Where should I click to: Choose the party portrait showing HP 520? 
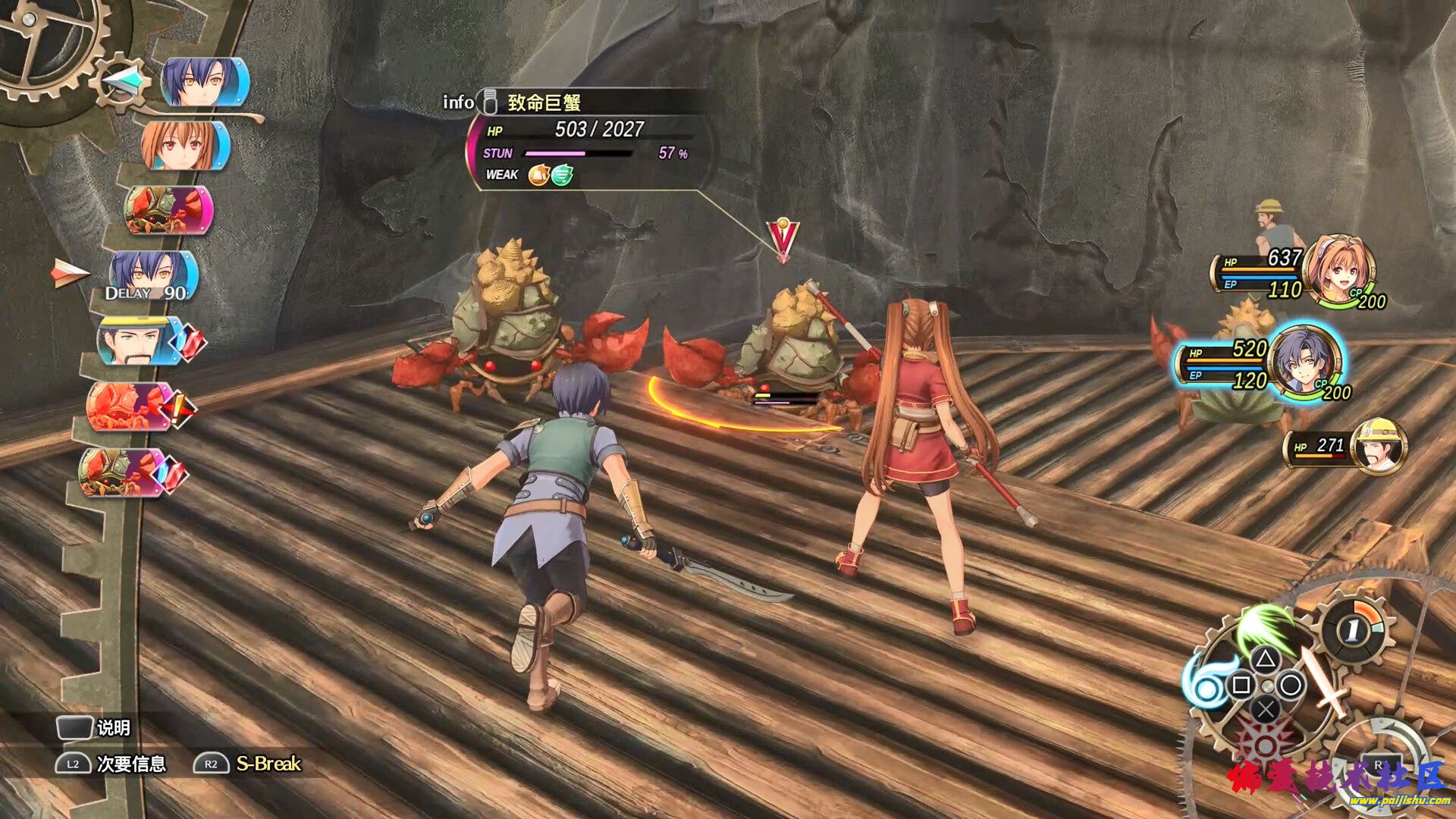[1304, 362]
